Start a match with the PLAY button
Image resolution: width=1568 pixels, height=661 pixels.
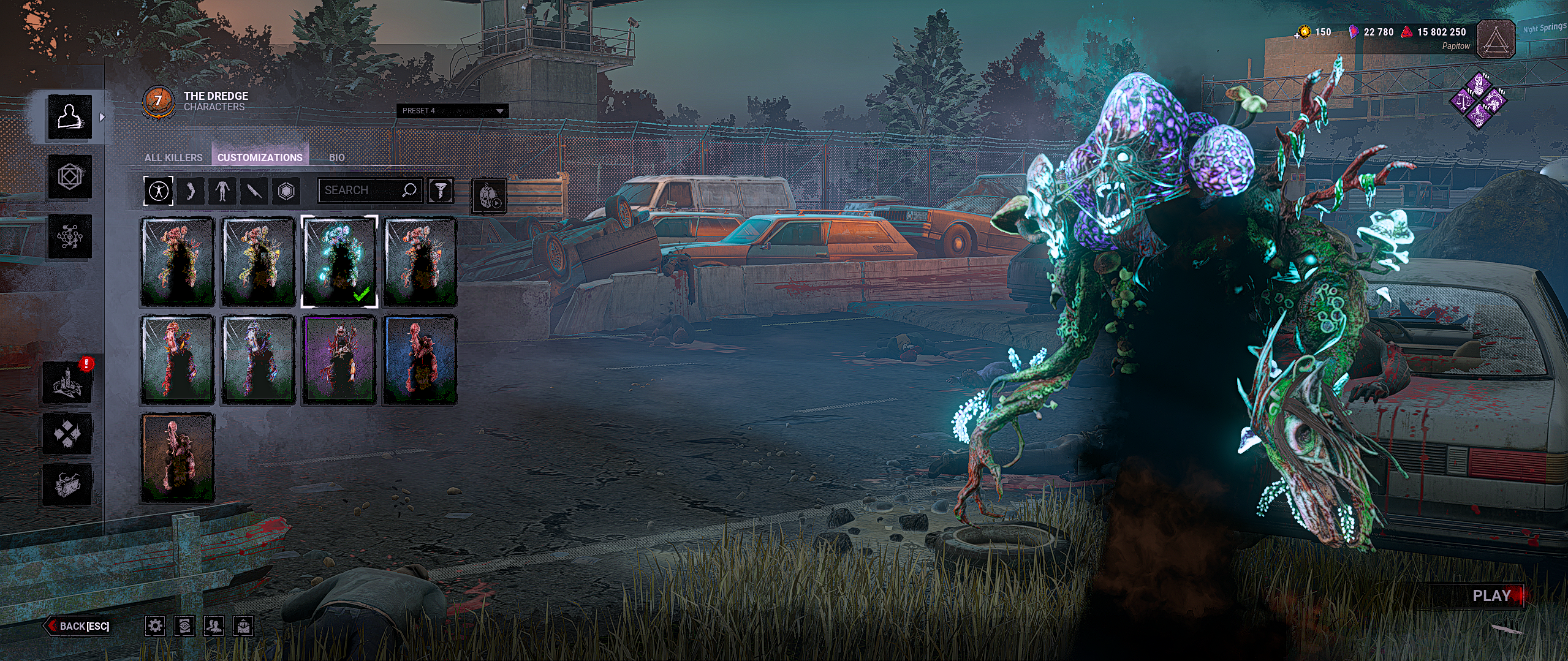(x=1491, y=595)
